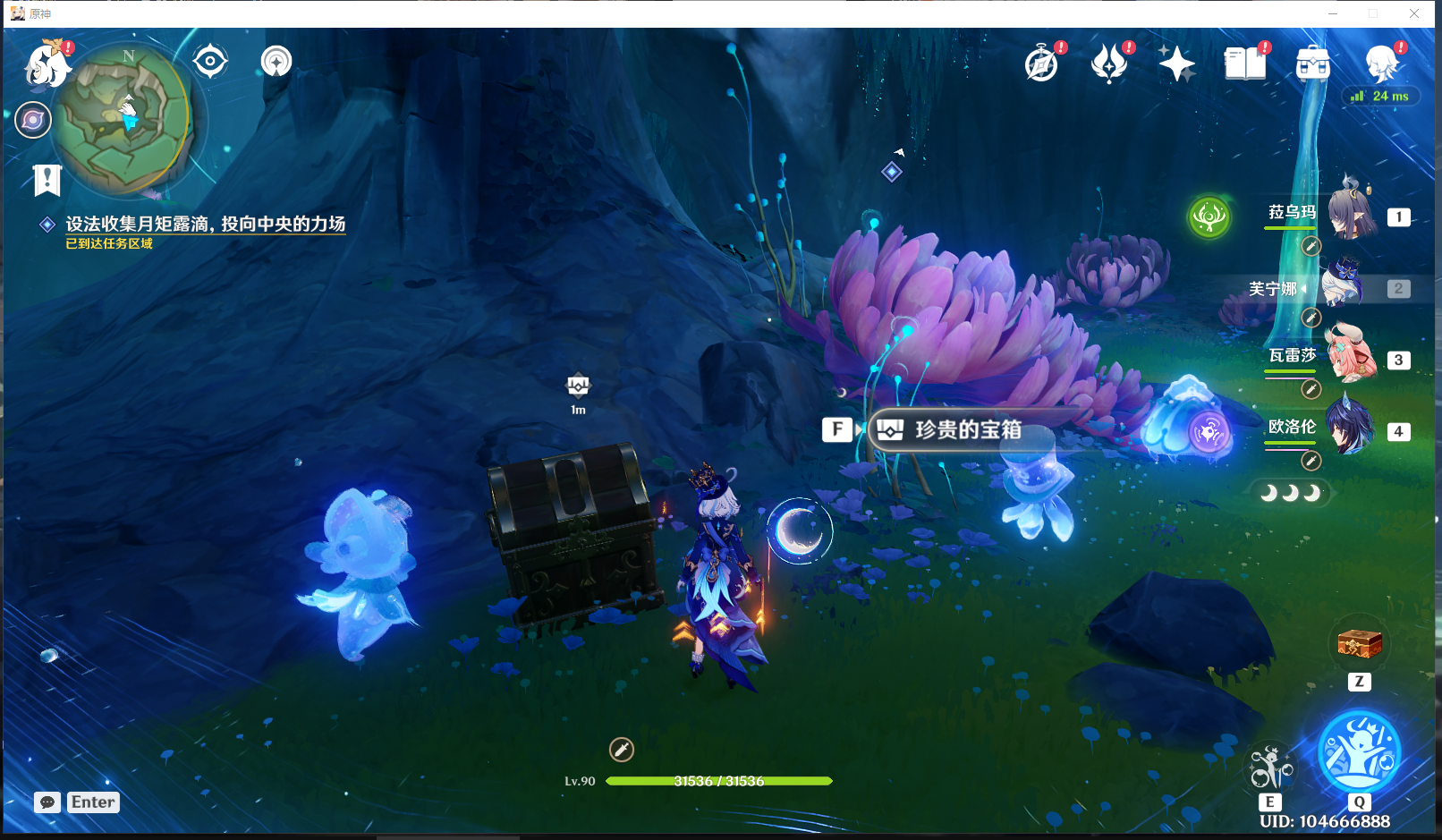Screen dimensions: 1442x840
Task: Activate the elemental burst skill
Action: [x=1359, y=752]
